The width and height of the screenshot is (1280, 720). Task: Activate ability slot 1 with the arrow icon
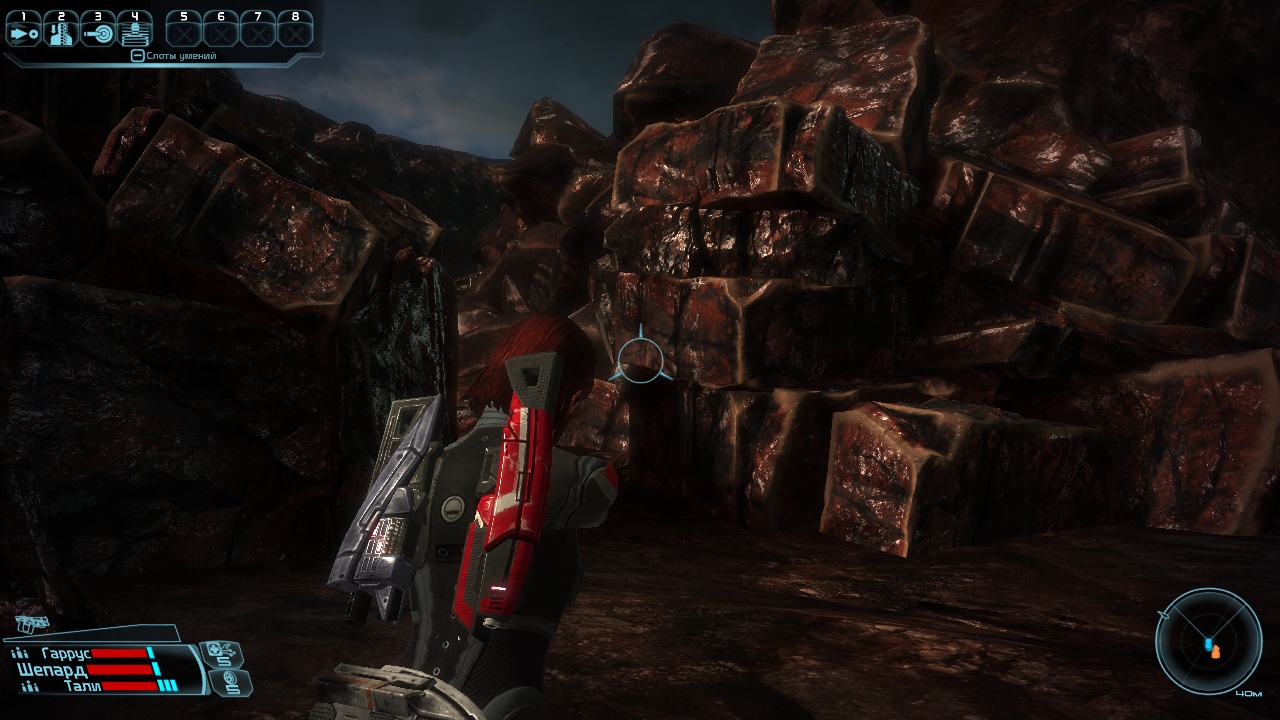pyautogui.click(x=23, y=32)
